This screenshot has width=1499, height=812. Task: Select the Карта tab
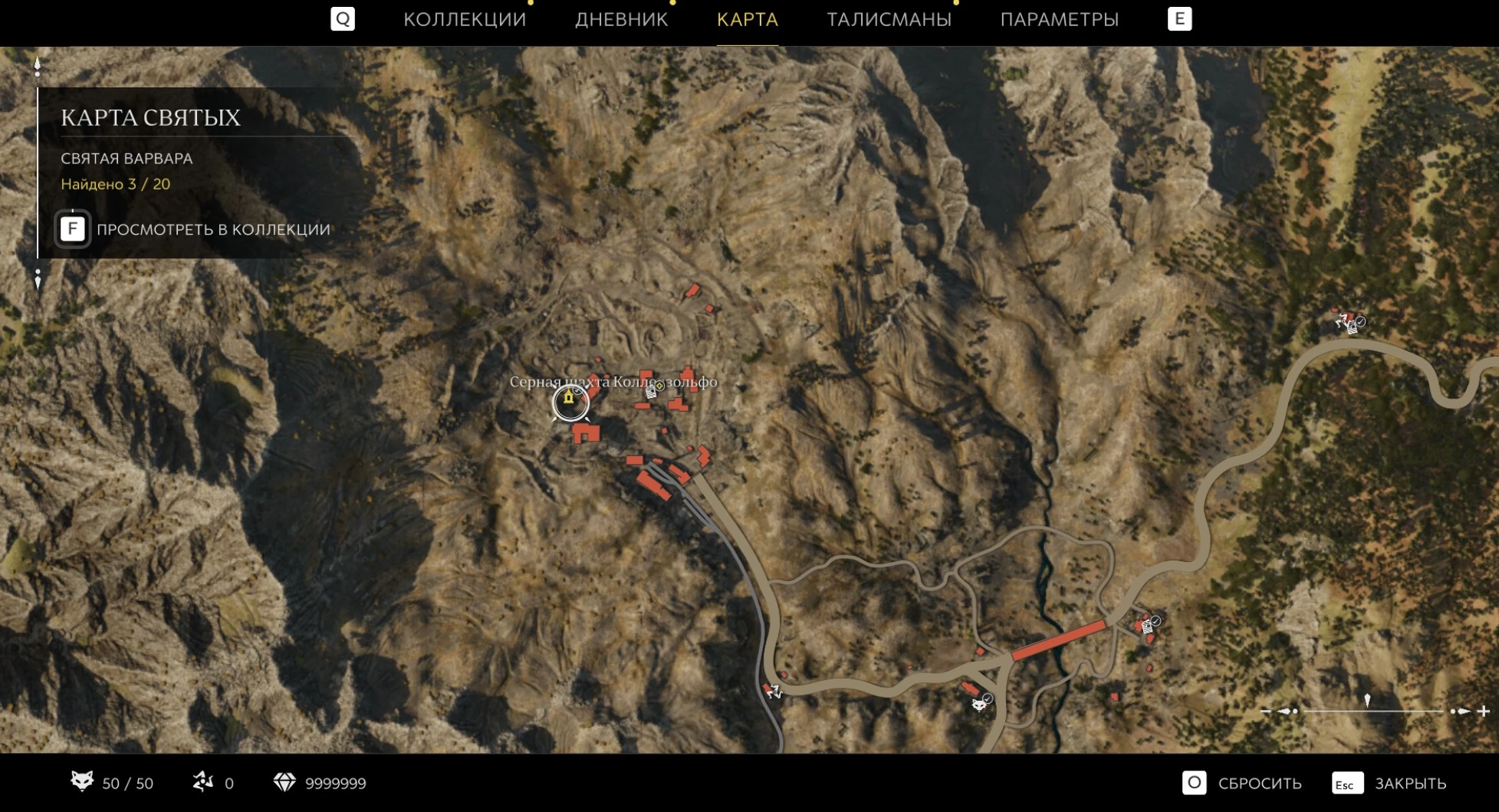click(747, 20)
